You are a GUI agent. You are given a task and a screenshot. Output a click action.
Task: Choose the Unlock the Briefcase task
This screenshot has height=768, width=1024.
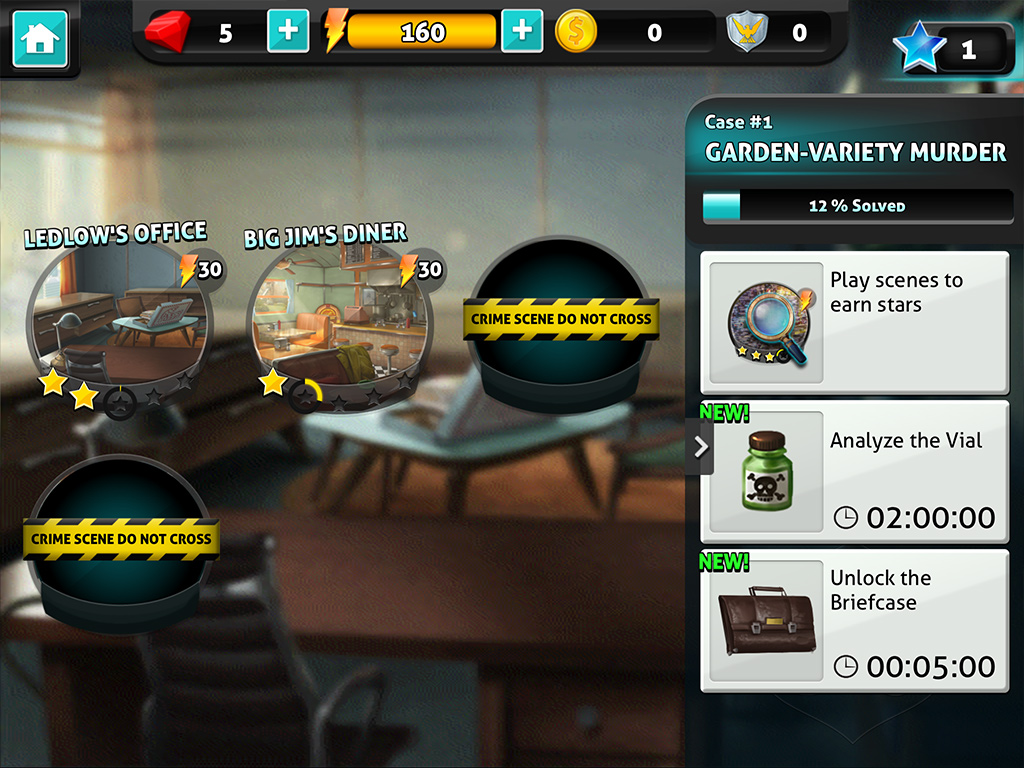pyautogui.click(x=855, y=620)
